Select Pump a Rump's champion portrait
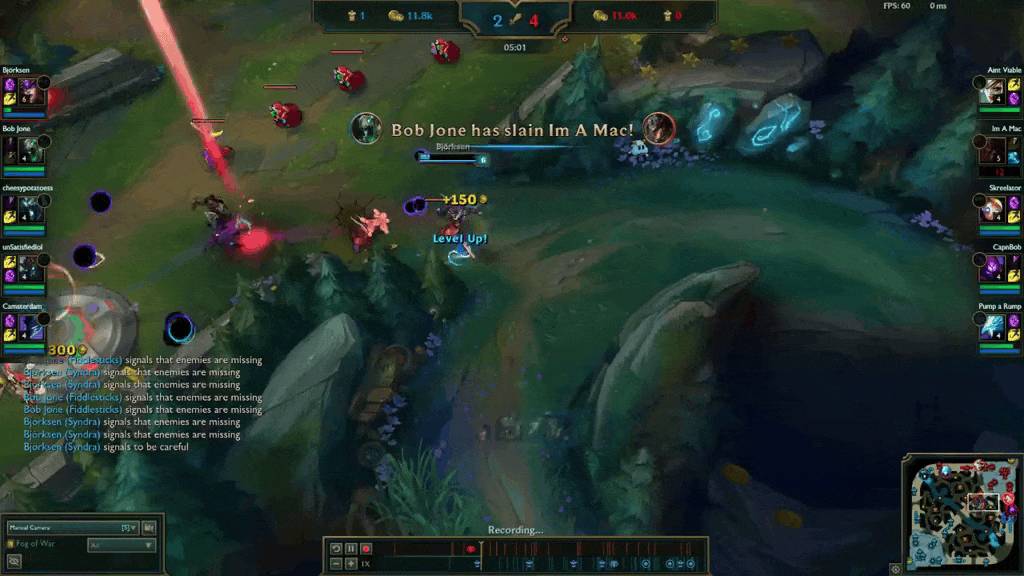Image resolution: width=1024 pixels, height=576 pixels. tap(992, 328)
